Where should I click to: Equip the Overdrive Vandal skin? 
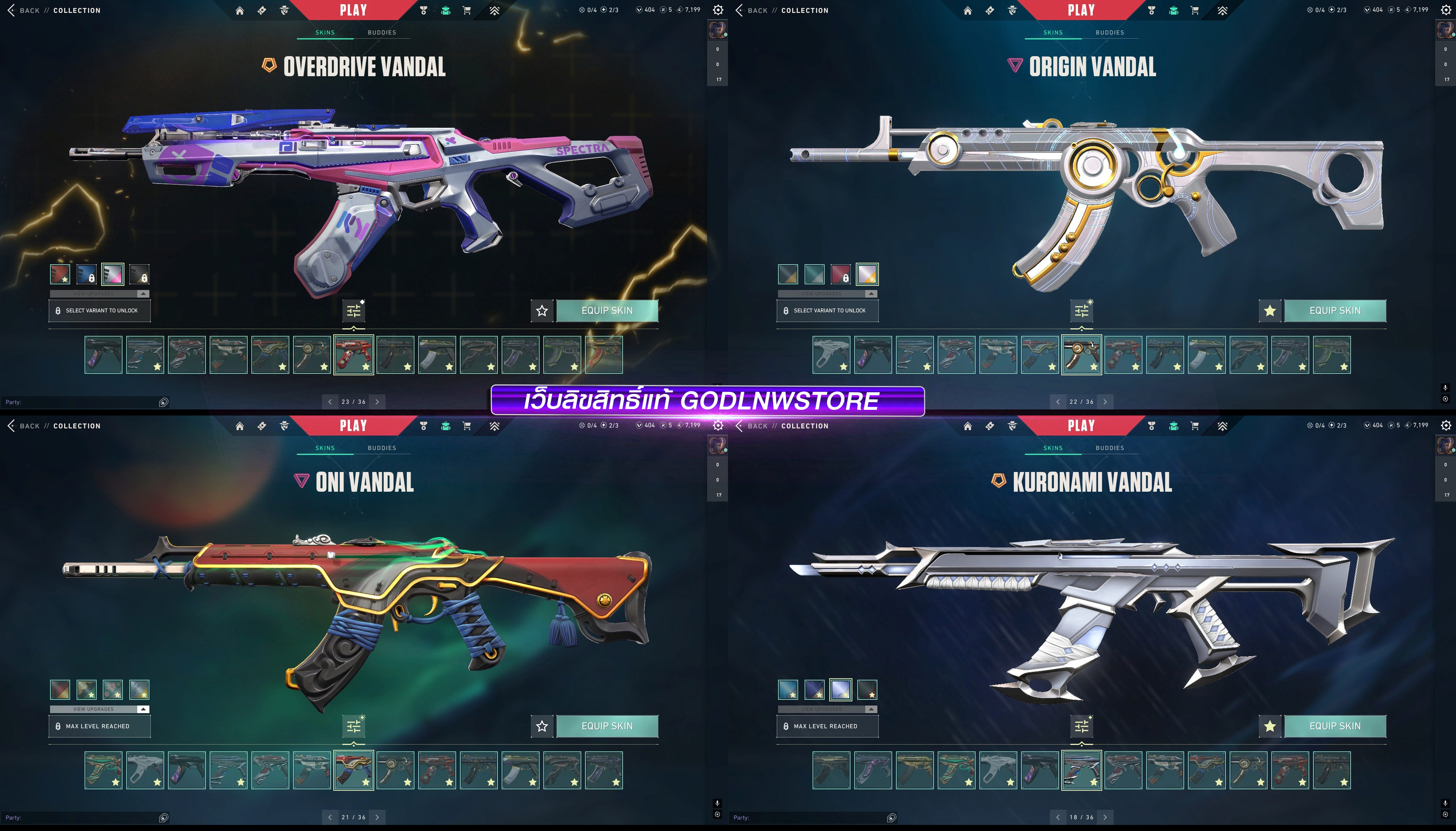pyautogui.click(x=607, y=310)
